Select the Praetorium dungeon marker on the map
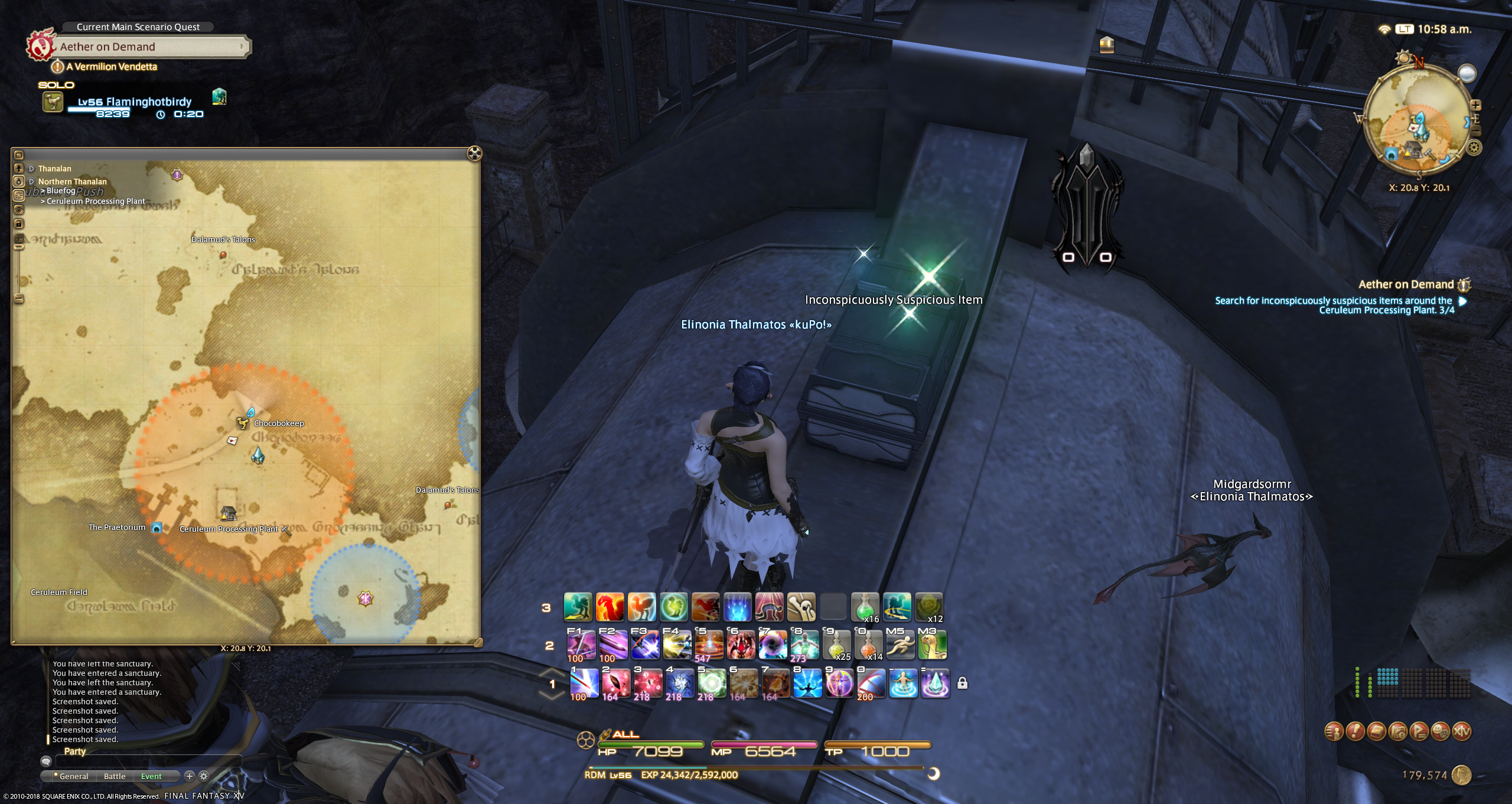Viewport: 1512px width, 804px height. (x=157, y=528)
